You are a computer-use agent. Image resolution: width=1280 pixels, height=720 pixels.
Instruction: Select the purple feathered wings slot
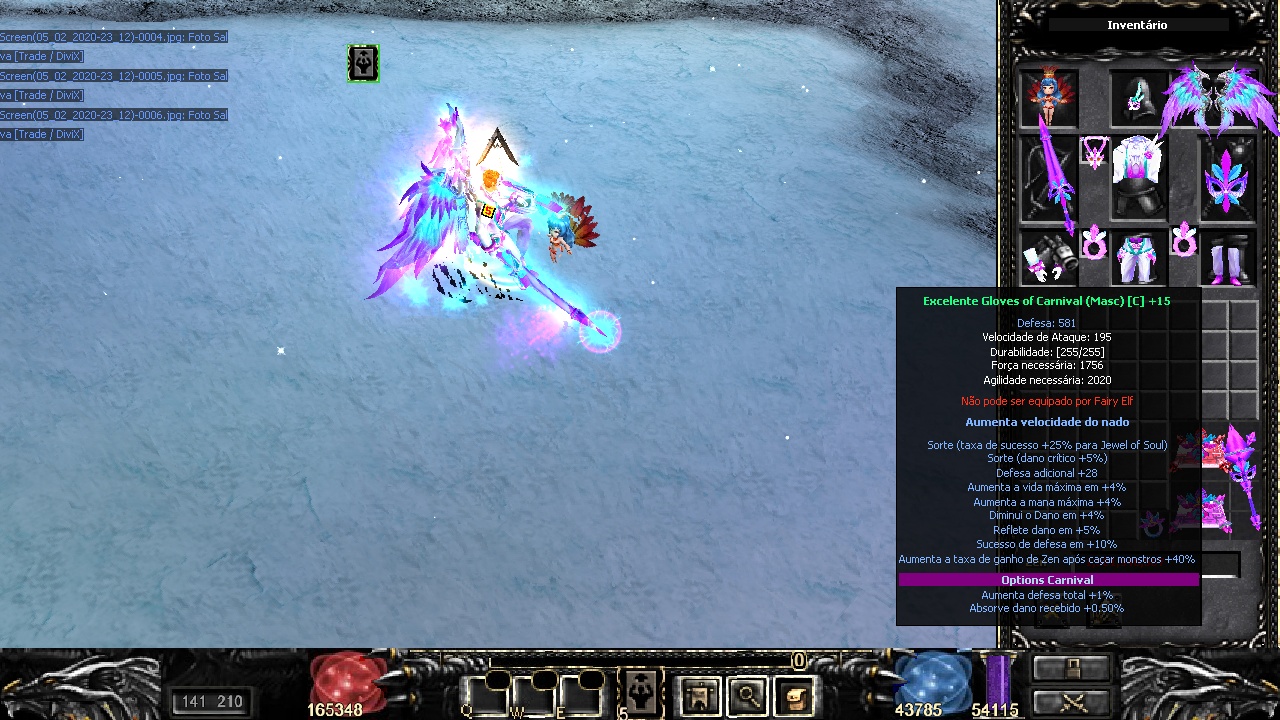[x=1219, y=97]
